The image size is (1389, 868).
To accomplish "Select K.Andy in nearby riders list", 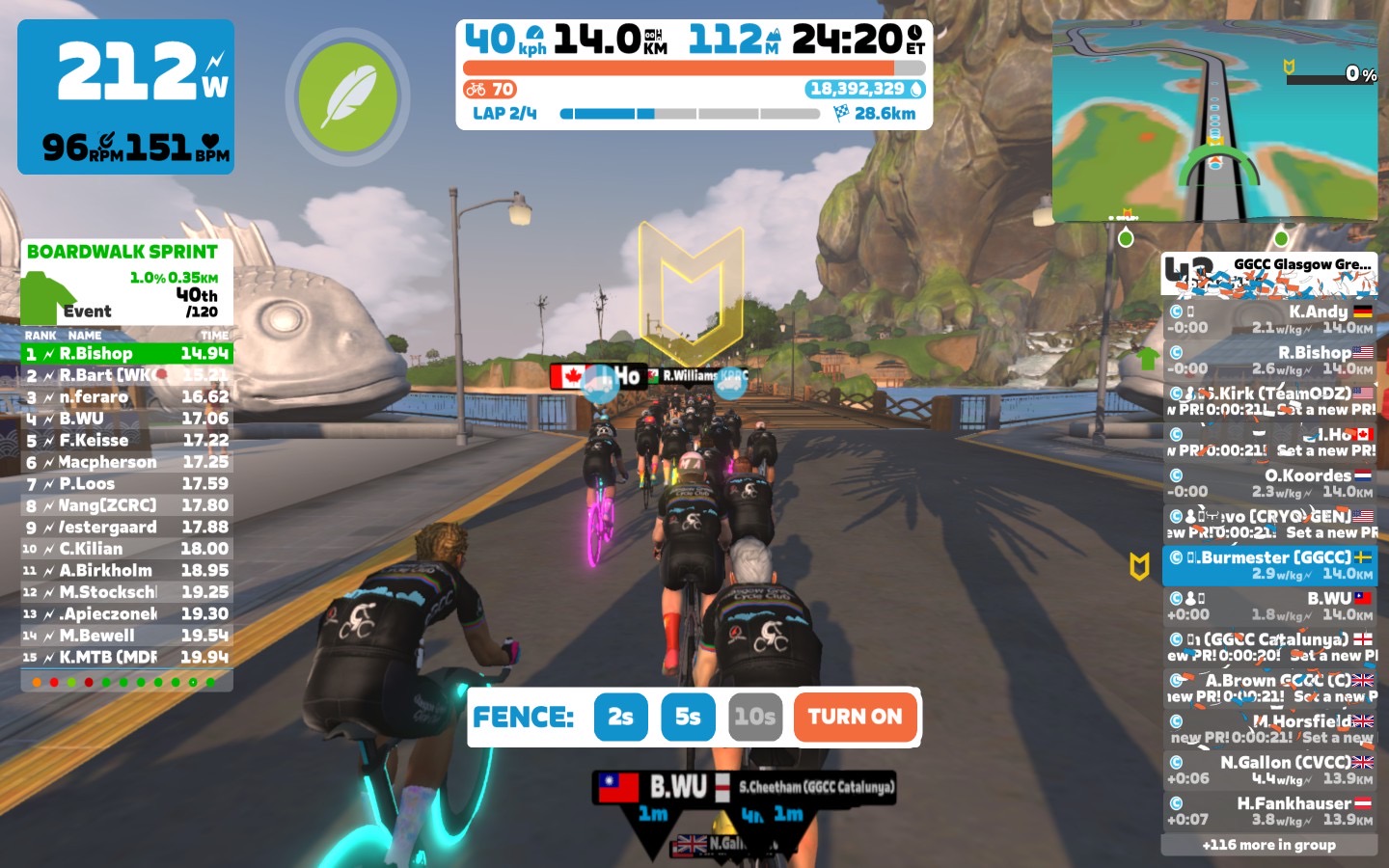I will (1269, 319).
